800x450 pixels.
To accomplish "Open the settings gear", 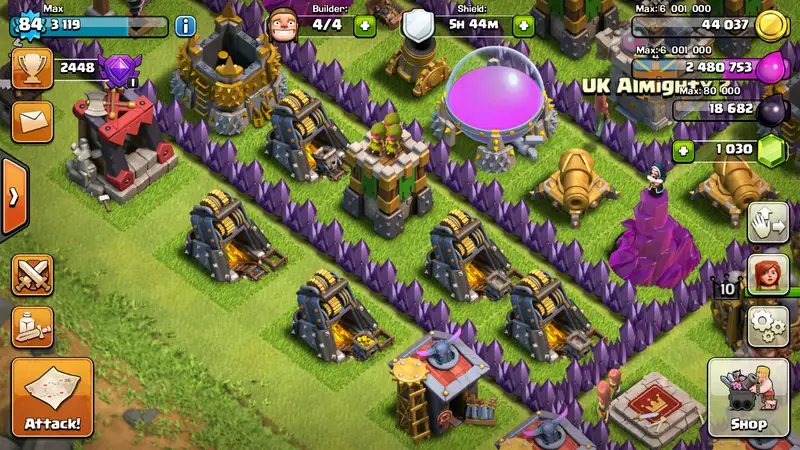I will click(x=767, y=326).
